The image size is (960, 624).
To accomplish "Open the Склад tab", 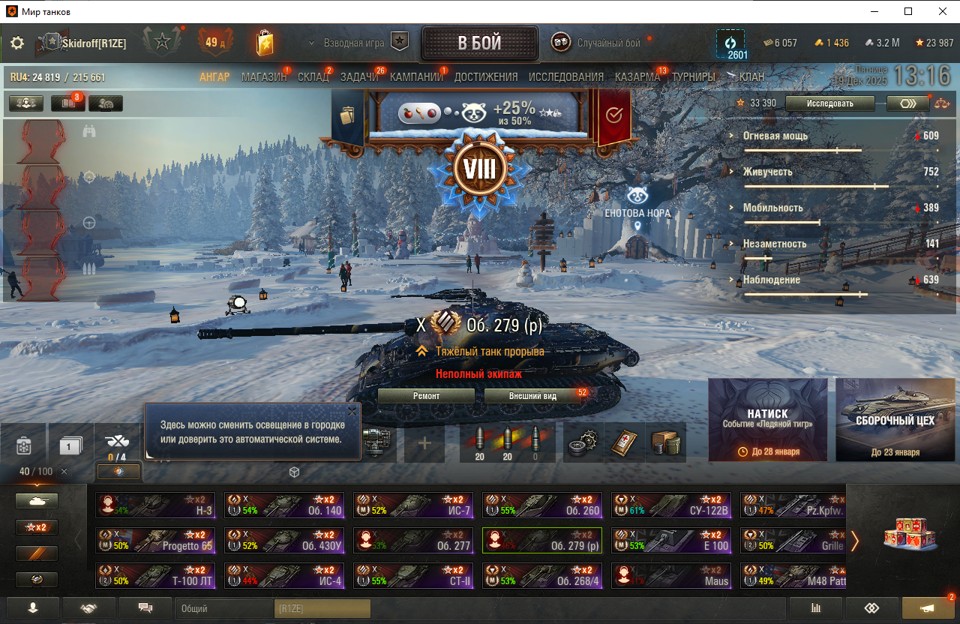I will [313, 77].
